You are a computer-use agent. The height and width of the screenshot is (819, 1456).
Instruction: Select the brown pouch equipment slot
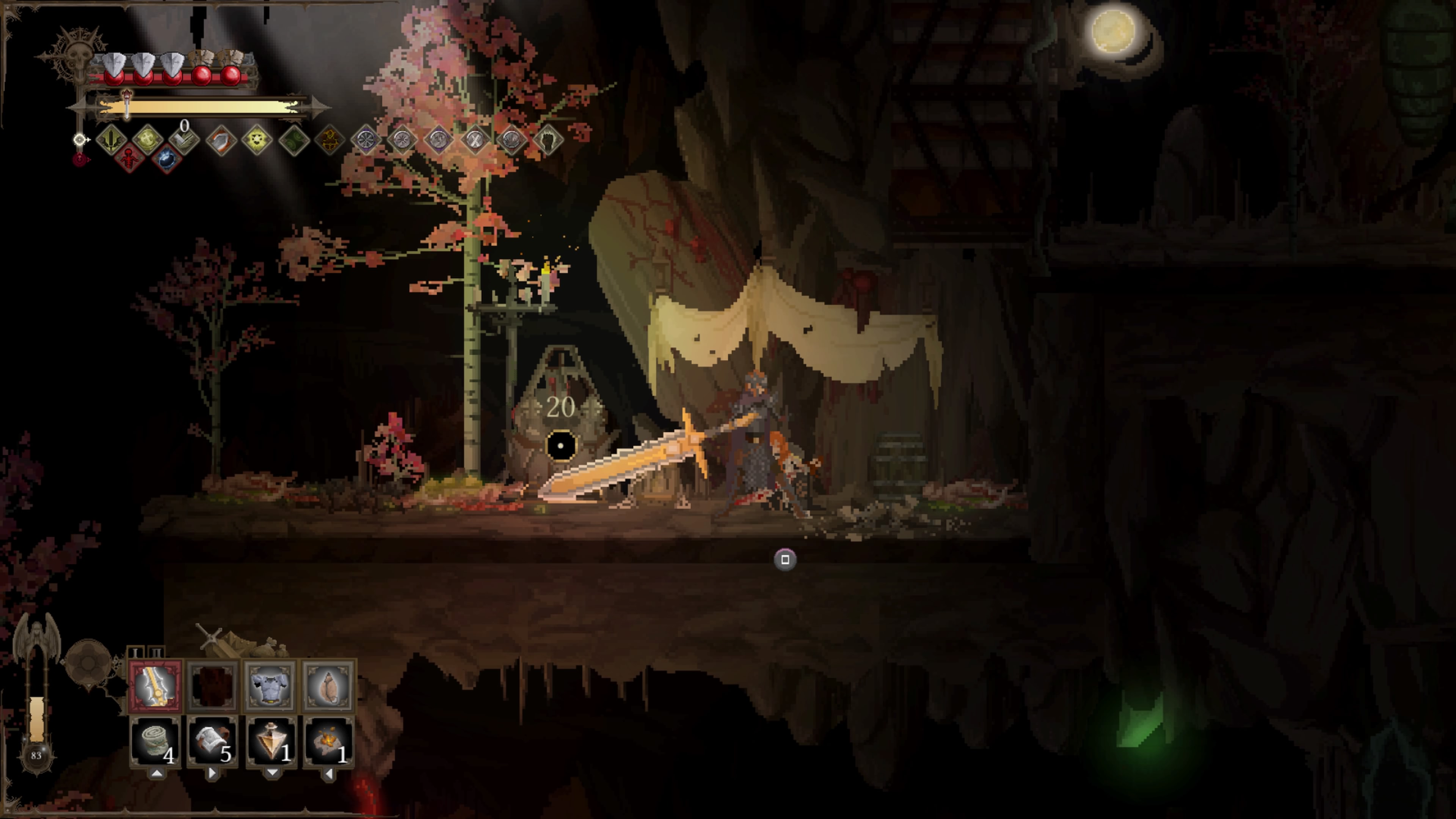(x=328, y=686)
